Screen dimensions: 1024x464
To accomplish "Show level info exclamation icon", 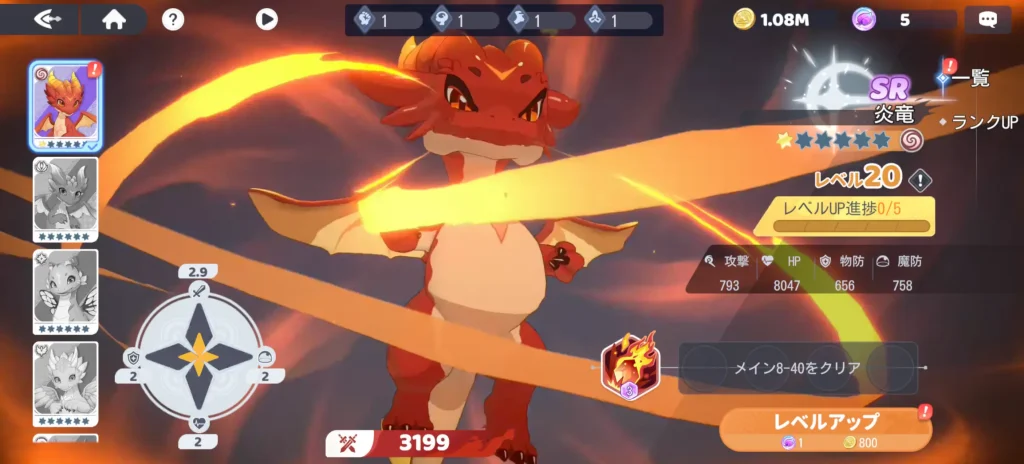I will tap(920, 180).
